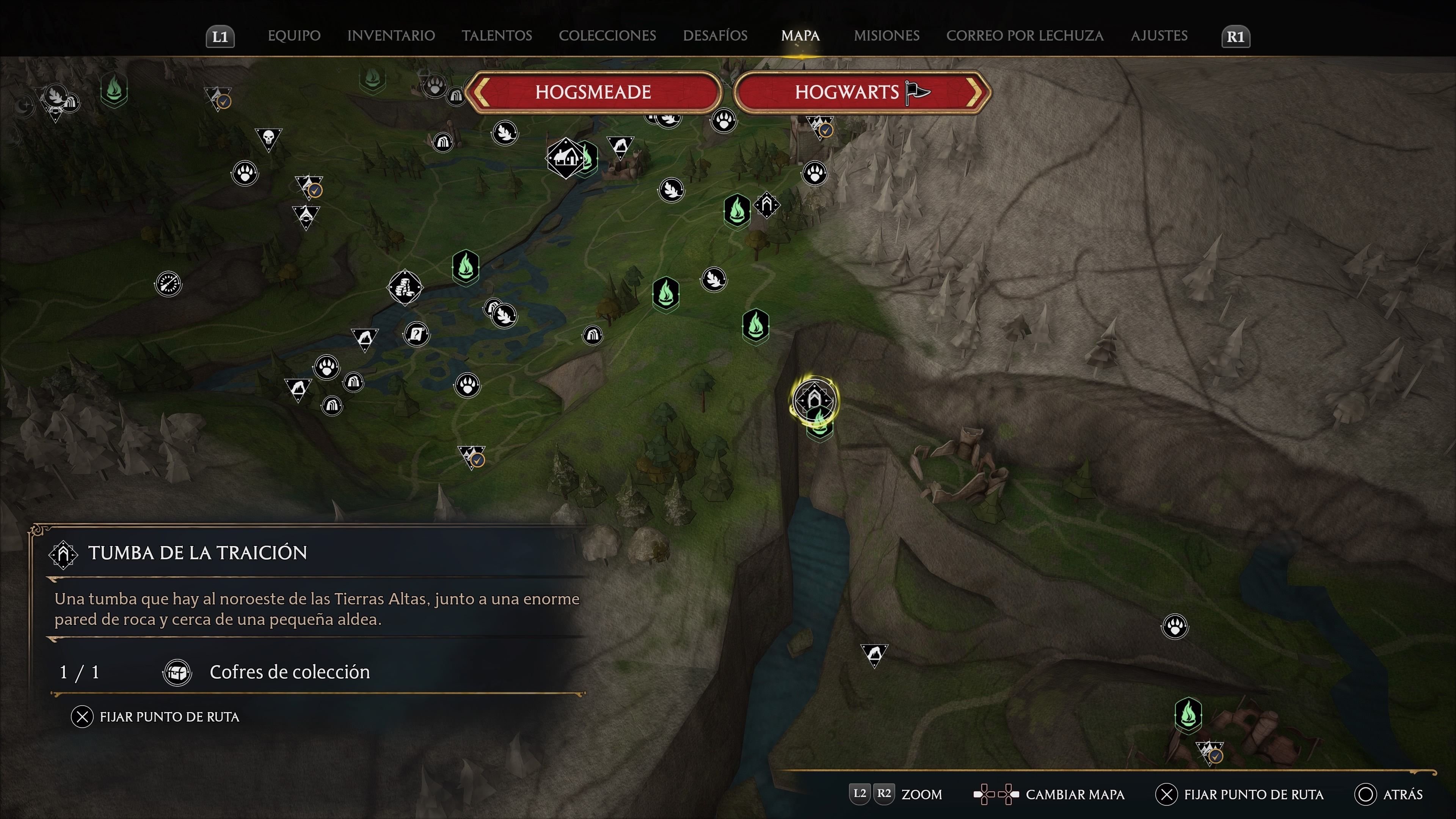The width and height of the screenshot is (1456, 819).
Task: Select the Mapa tab
Action: 800,36
